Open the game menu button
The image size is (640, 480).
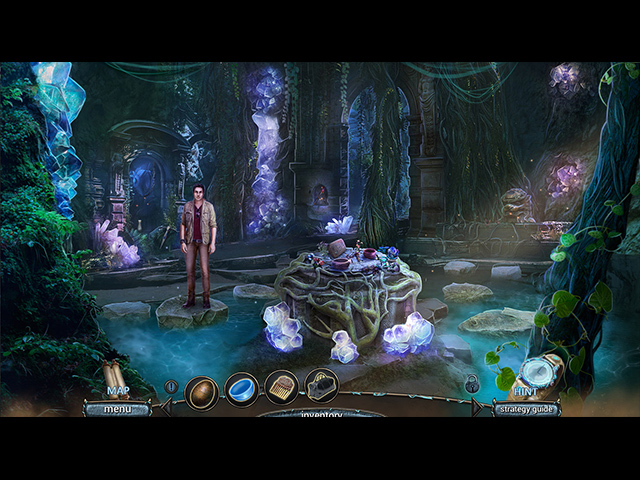coord(116,408)
